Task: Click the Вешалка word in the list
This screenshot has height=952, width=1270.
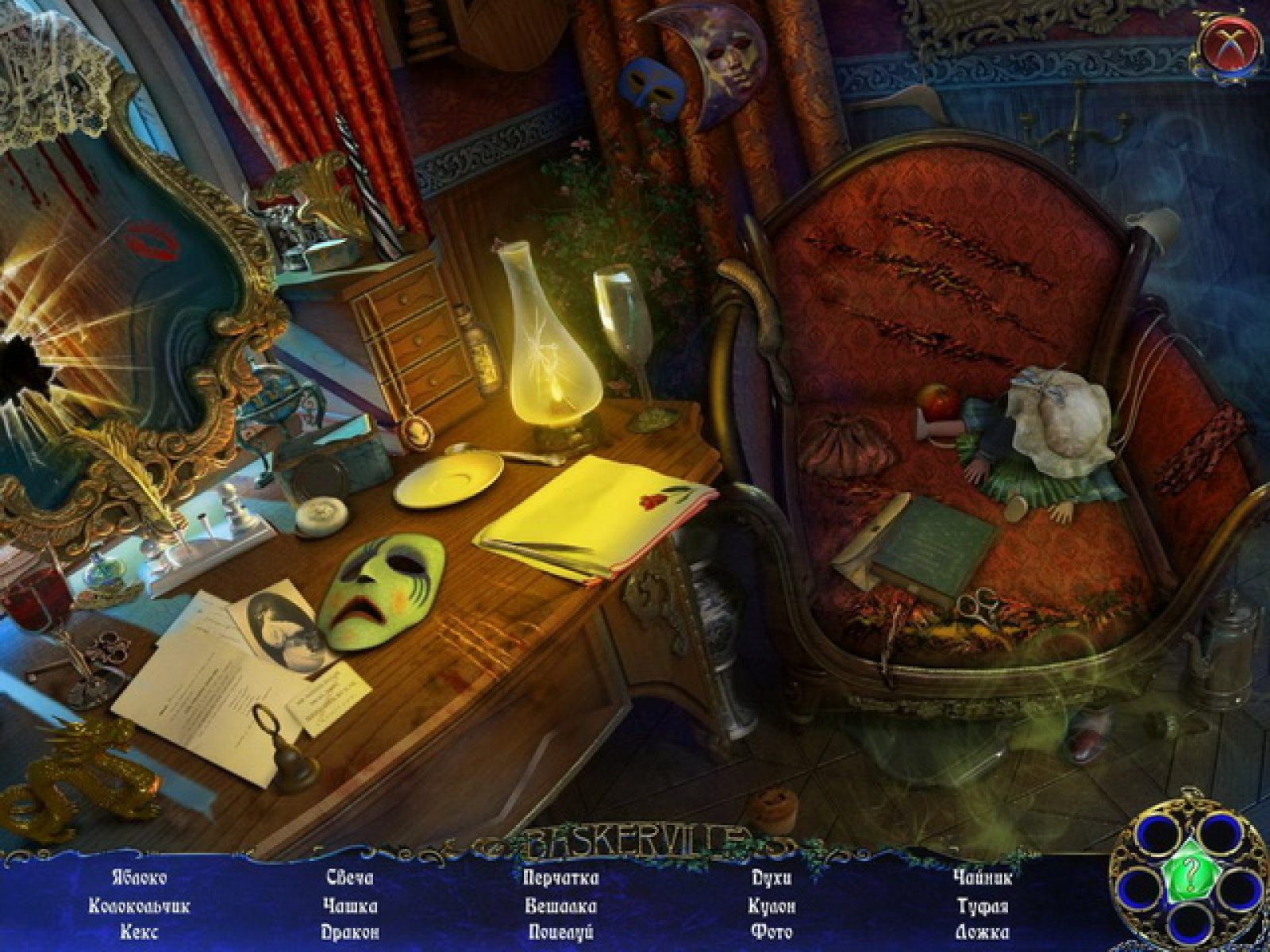Action: click(561, 905)
